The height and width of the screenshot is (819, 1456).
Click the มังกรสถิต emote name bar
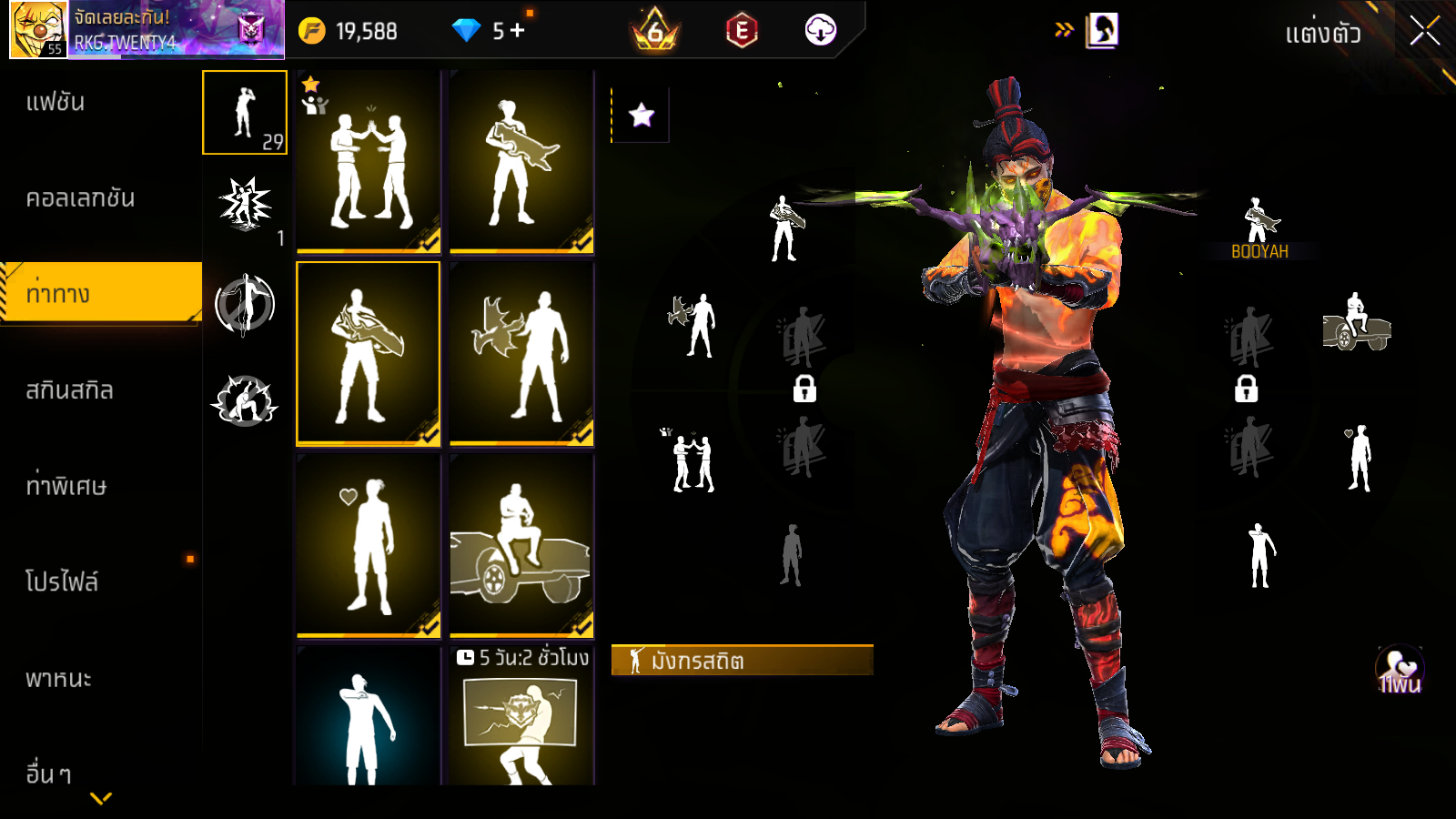coord(742,661)
